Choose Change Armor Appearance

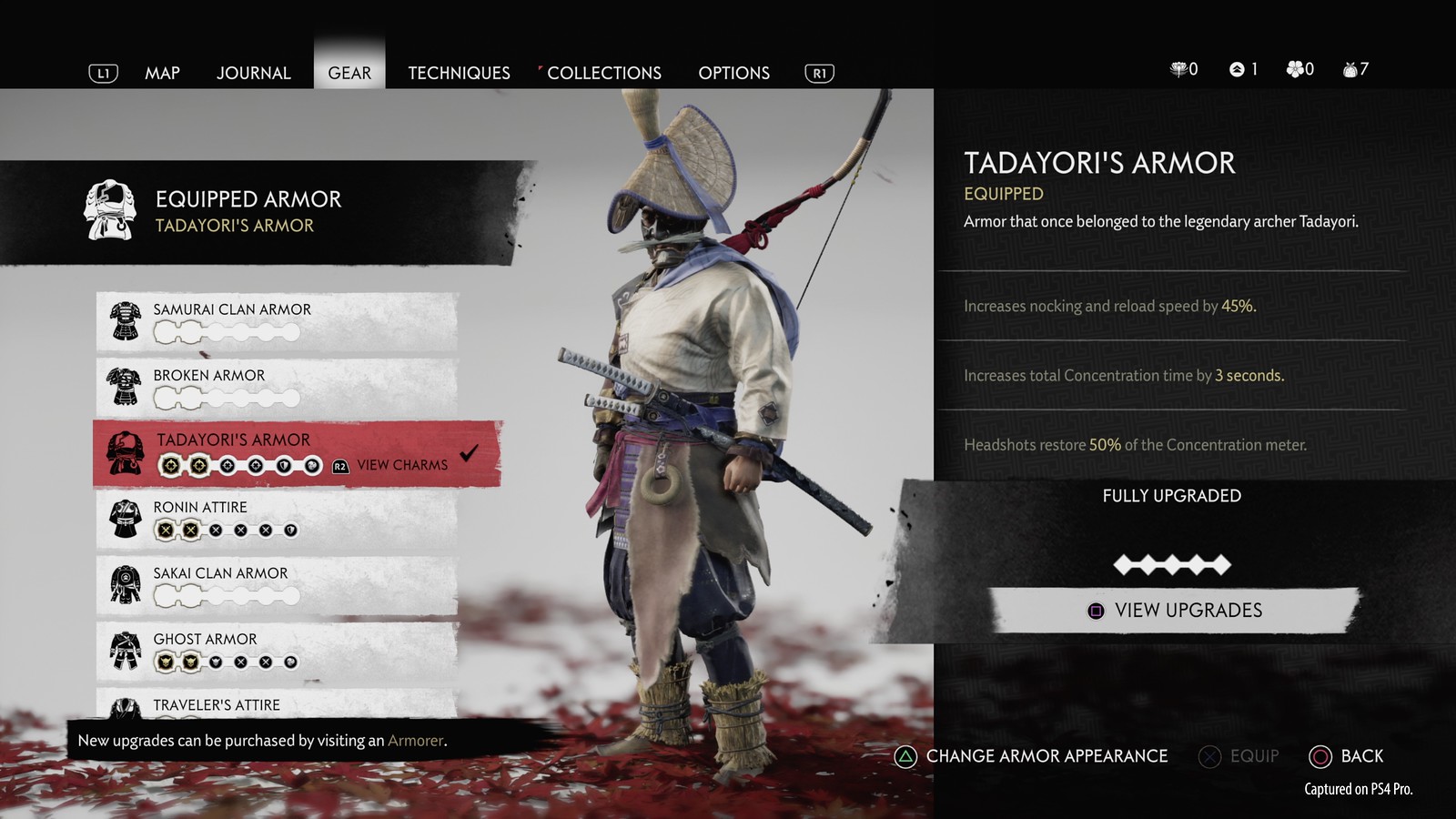click(1032, 756)
